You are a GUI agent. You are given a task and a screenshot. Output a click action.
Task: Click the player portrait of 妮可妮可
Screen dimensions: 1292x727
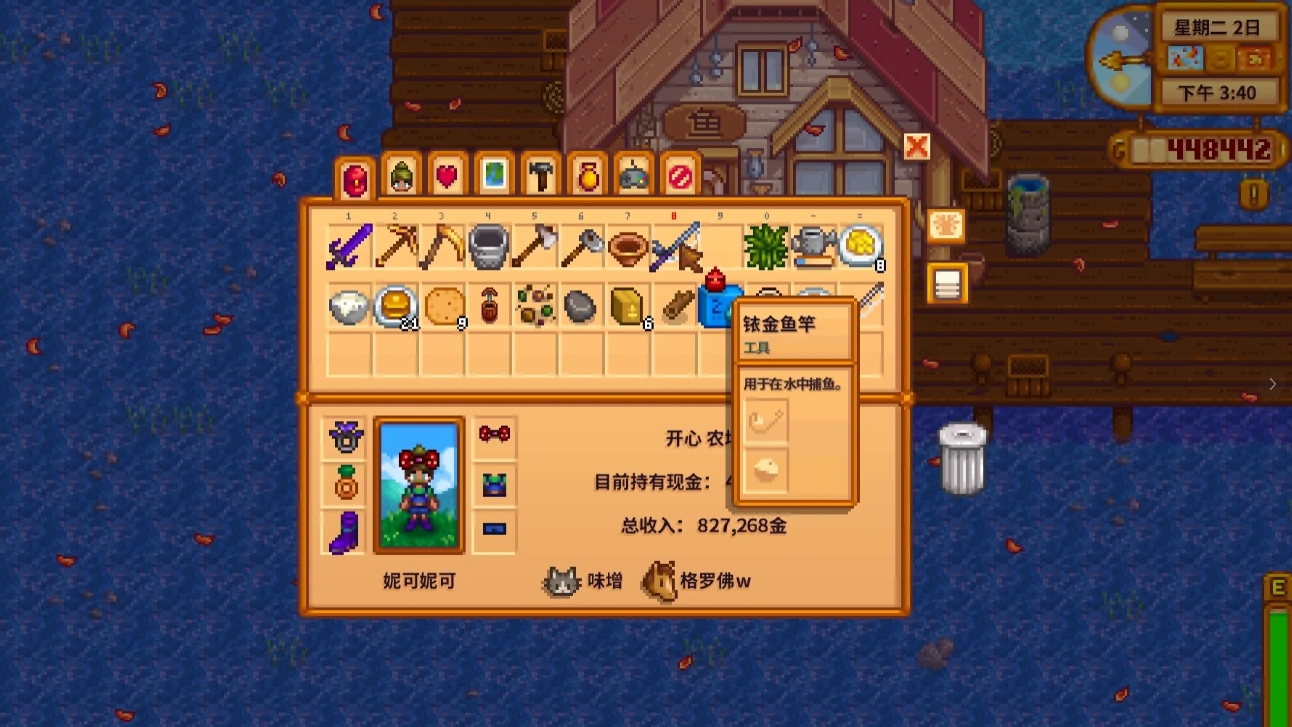click(418, 483)
